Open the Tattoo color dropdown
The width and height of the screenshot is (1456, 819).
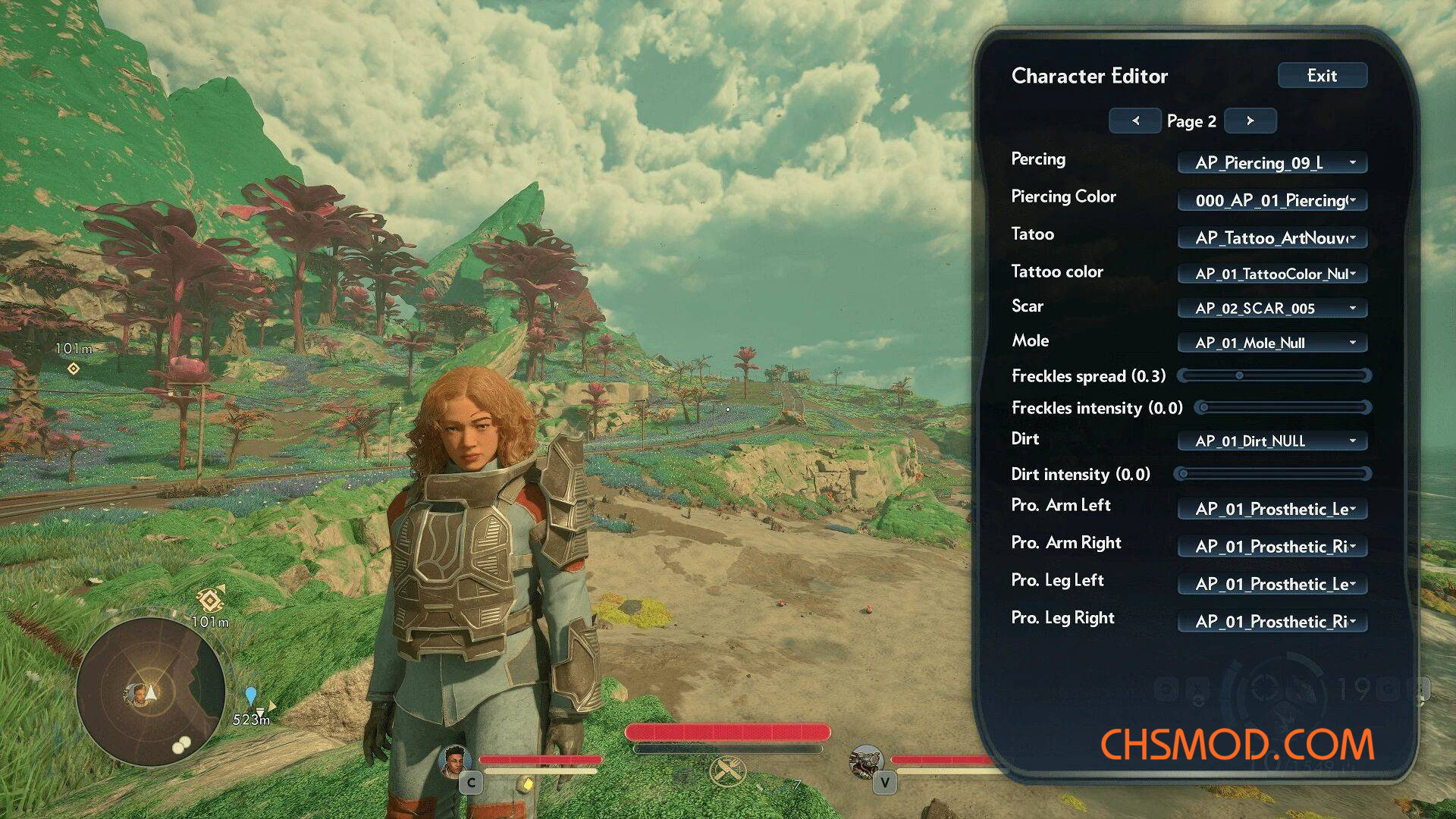click(x=1272, y=274)
